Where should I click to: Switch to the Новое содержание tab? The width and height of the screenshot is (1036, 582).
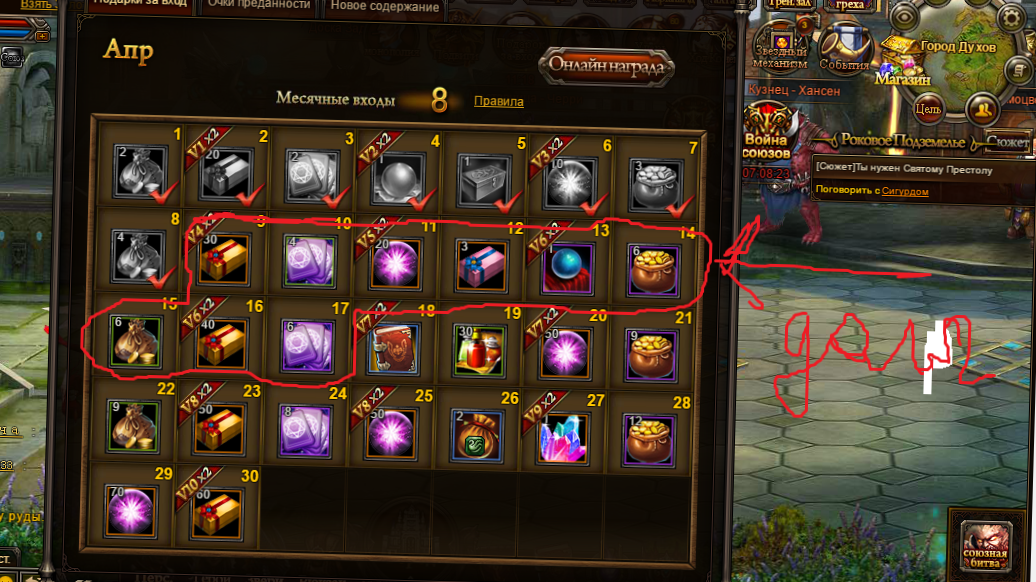384,7
